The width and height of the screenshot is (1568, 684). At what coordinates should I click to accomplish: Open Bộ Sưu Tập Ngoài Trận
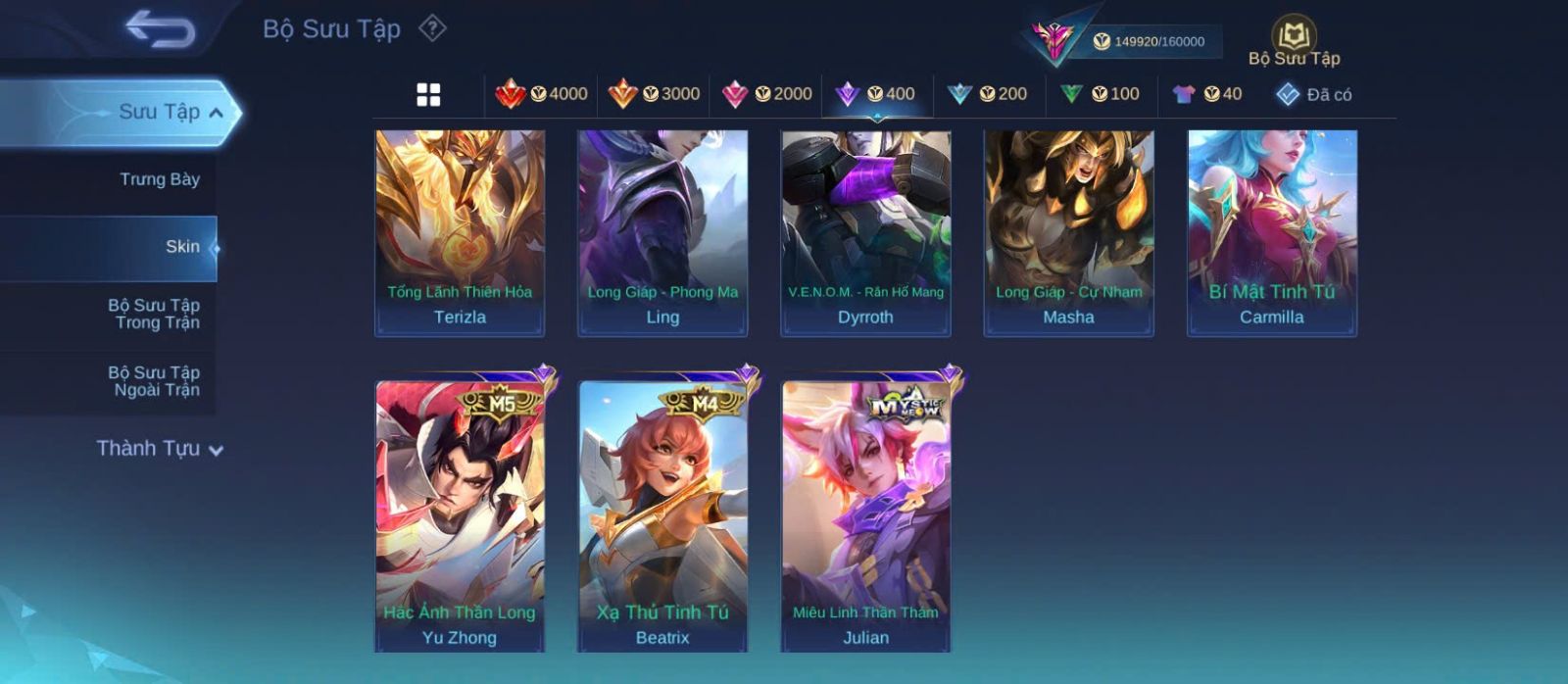[156, 381]
